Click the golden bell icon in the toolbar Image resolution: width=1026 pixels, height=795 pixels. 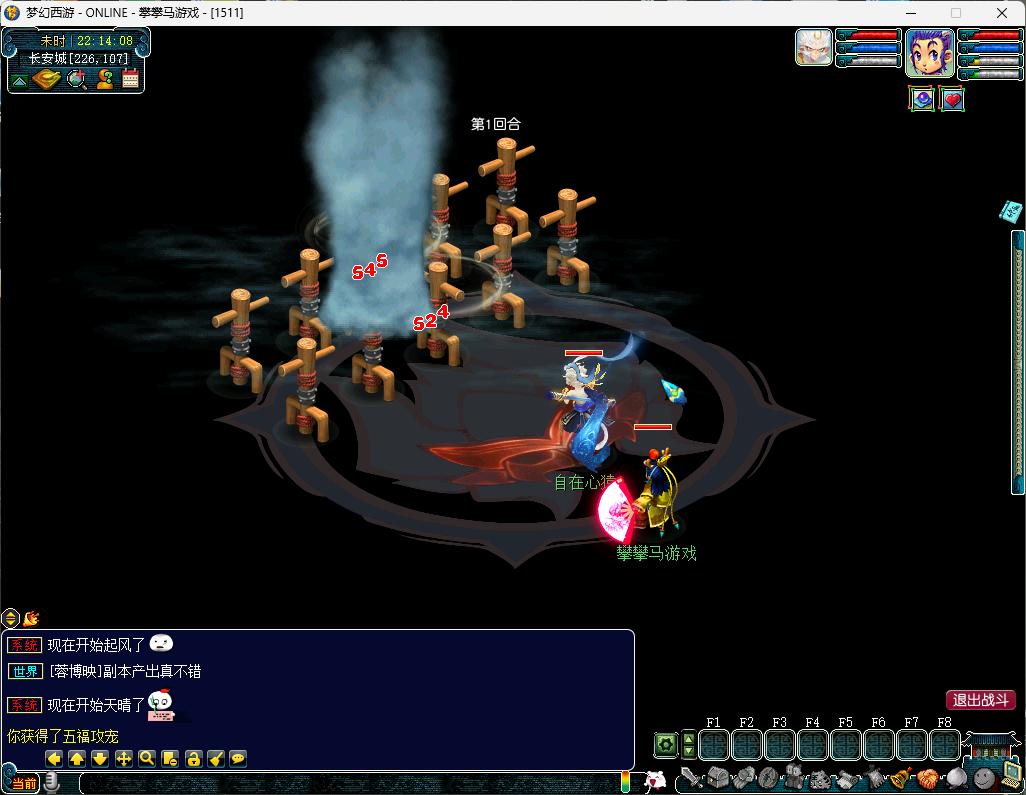coord(900,778)
